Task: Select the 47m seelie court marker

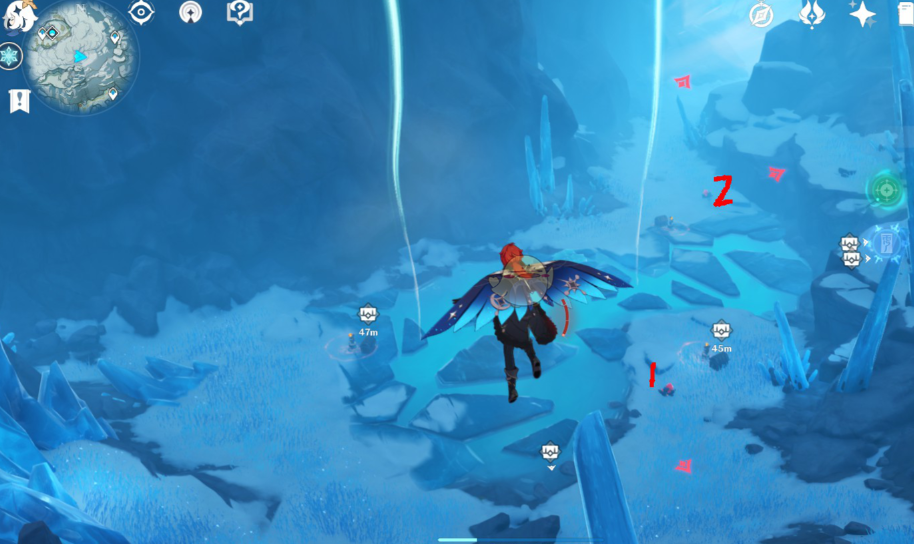Action: [x=368, y=315]
